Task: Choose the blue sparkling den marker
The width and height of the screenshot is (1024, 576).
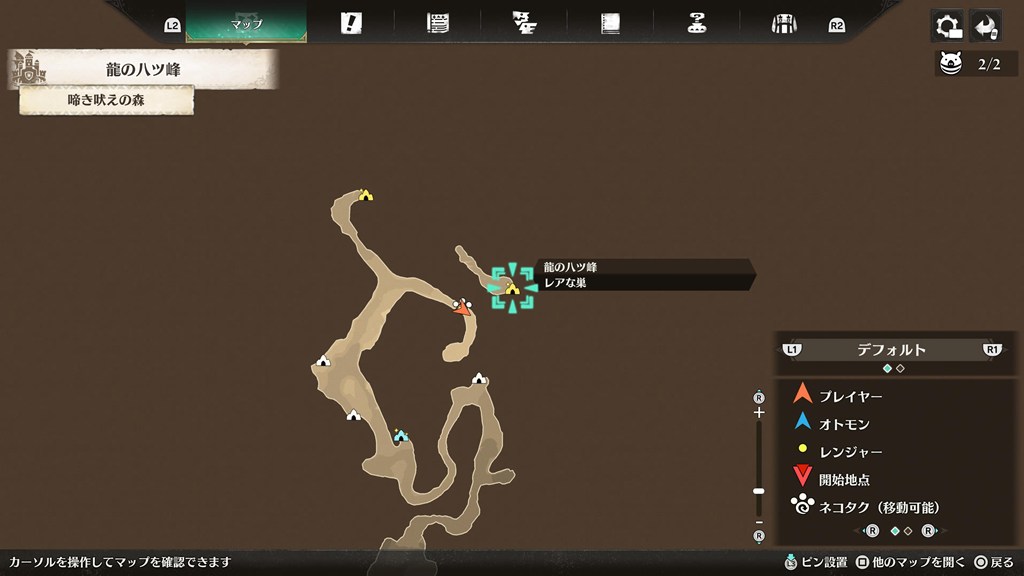Action: 401,435
